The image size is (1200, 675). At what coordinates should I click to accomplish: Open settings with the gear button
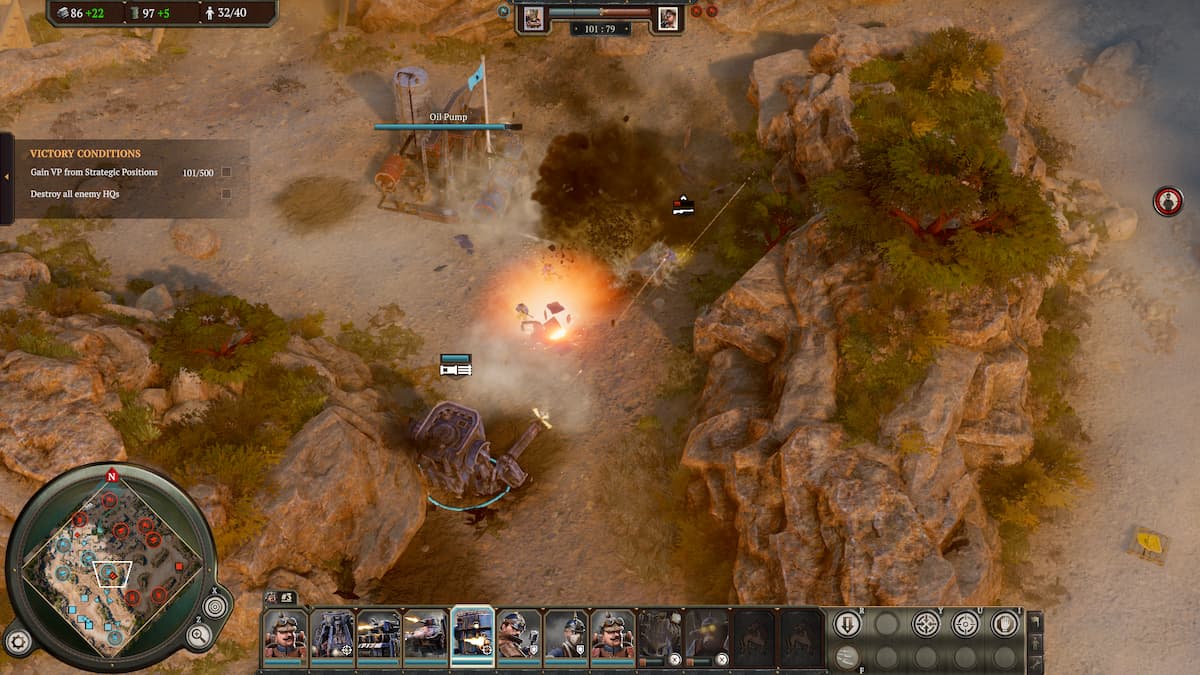pyautogui.click(x=17, y=641)
